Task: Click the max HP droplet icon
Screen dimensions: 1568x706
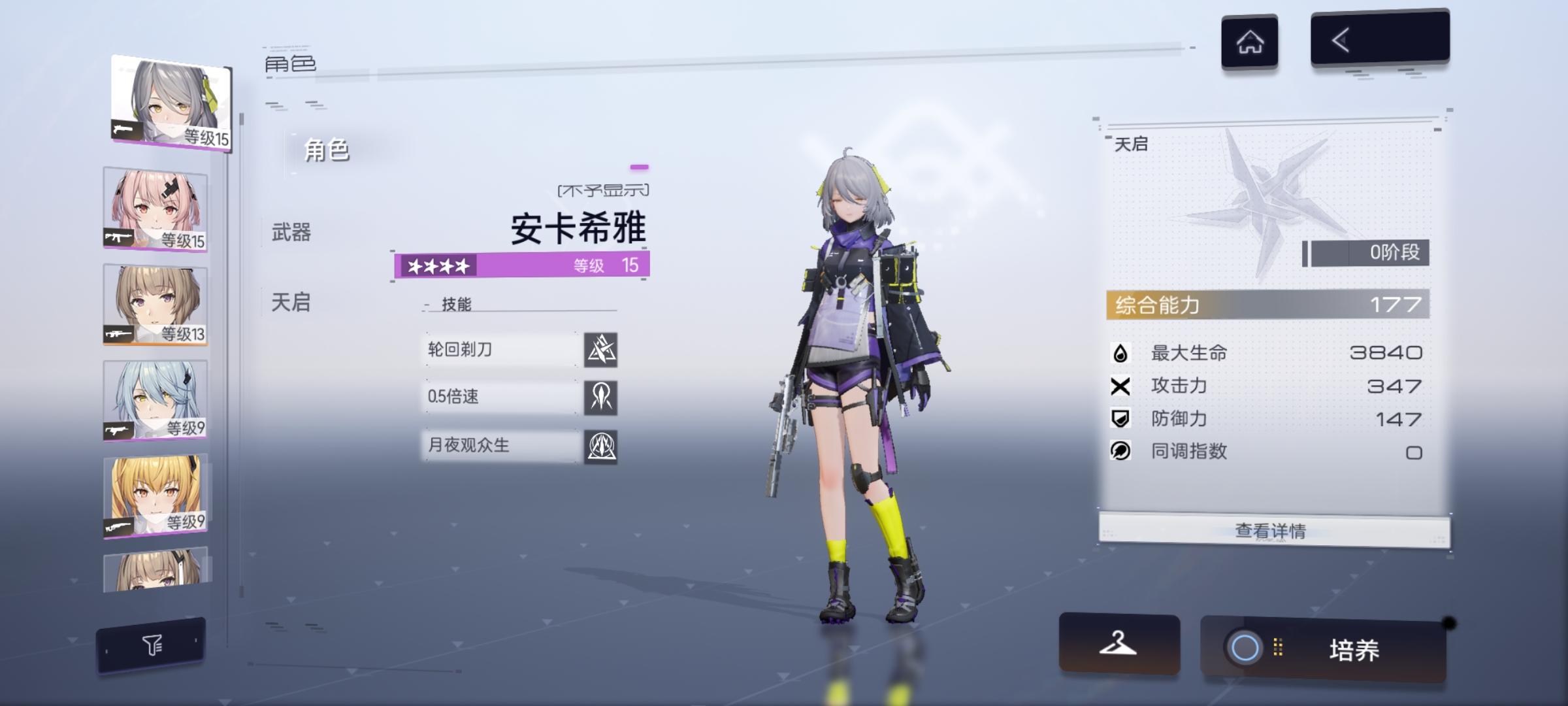Action: 1122,353
